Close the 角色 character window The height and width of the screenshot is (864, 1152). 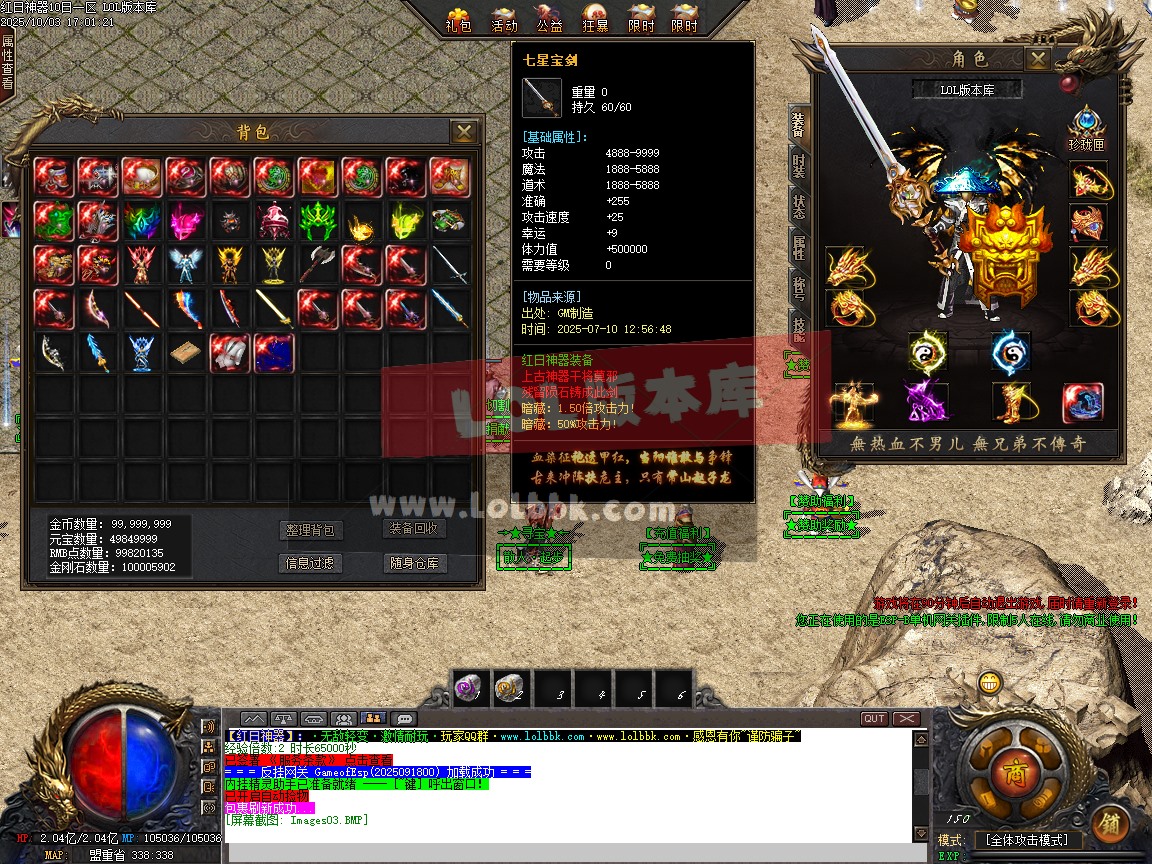[x=1039, y=59]
